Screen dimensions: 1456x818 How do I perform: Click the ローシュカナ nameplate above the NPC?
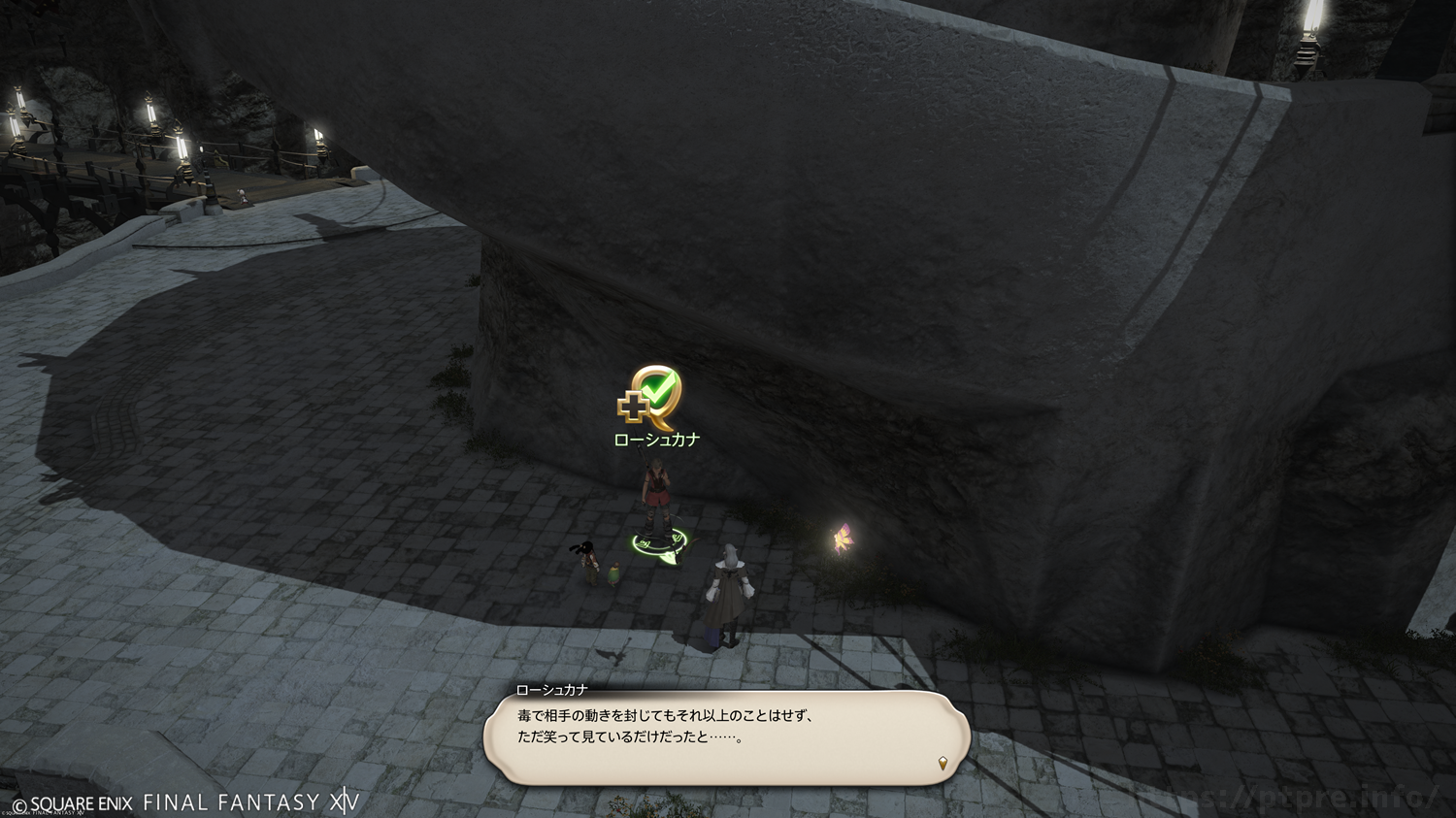coord(657,440)
